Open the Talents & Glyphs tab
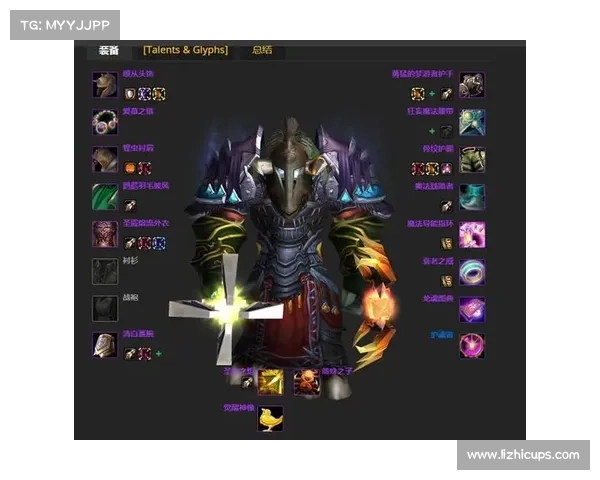600x480 pixels. point(185,50)
